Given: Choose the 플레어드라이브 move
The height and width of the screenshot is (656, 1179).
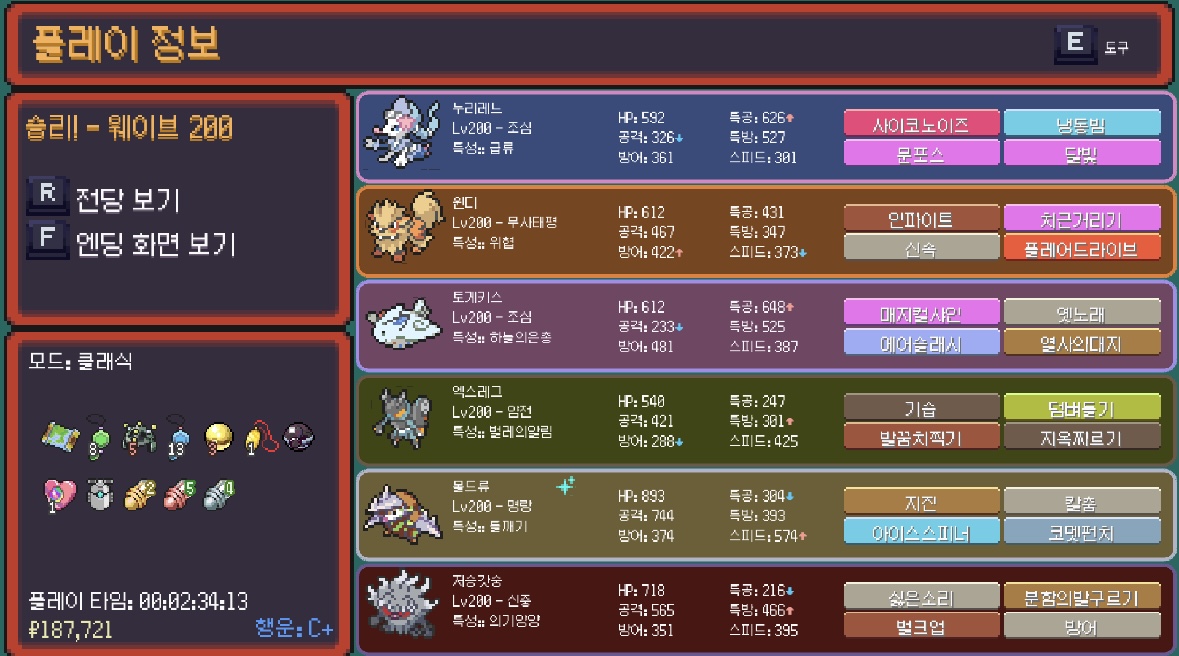Looking at the screenshot, I should [x=1082, y=248].
